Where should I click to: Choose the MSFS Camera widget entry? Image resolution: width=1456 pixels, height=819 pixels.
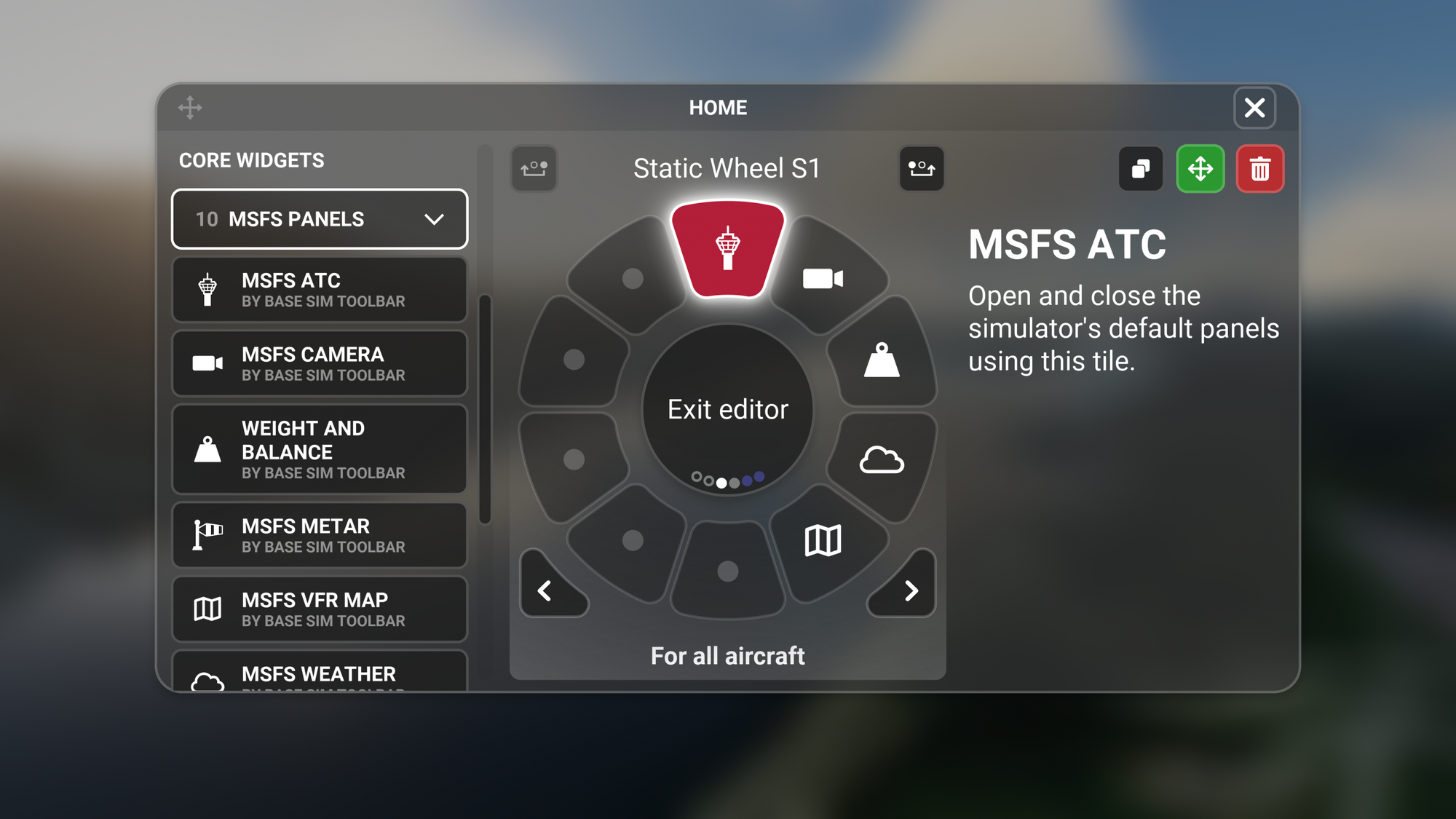tap(320, 363)
